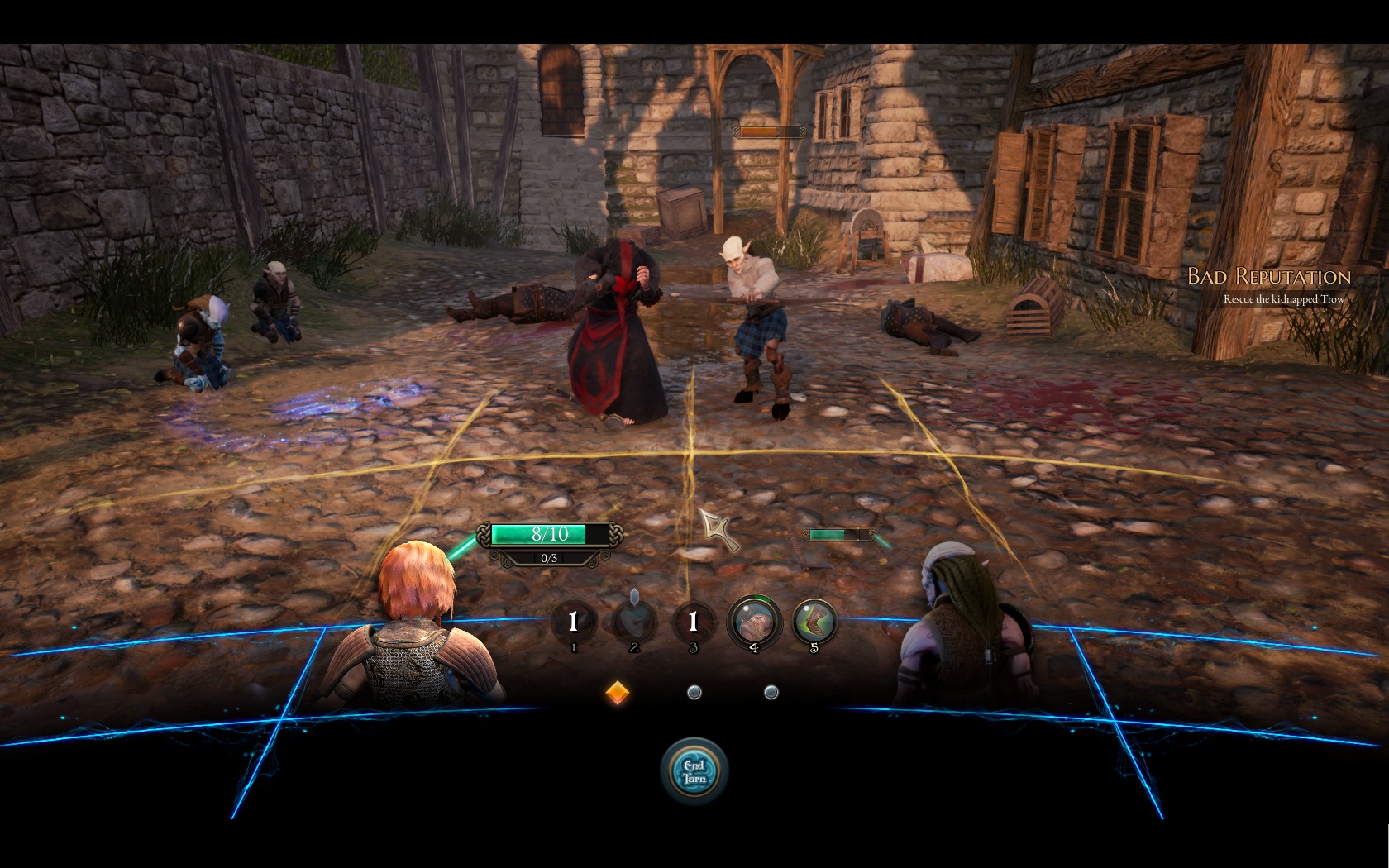End the current turn
The image size is (1389, 868).
click(694, 771)
